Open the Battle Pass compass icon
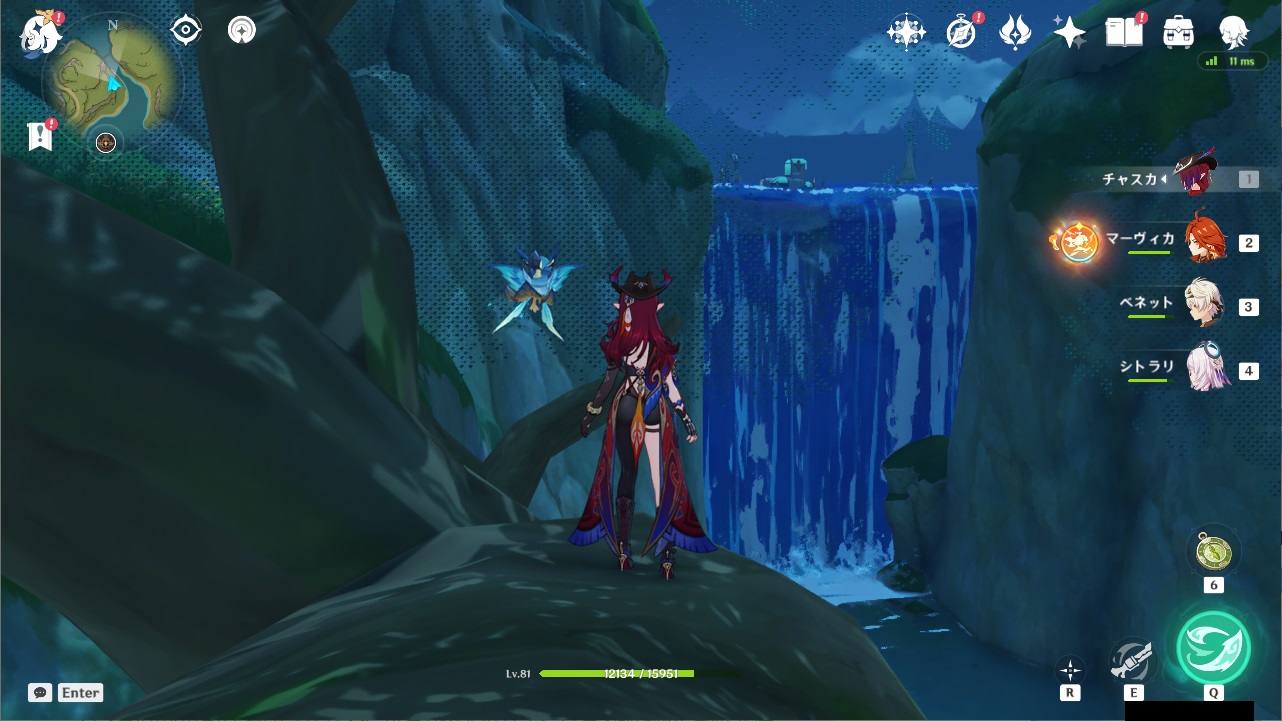The height and width of the screenshot is (721, 1282). [961, 33]
